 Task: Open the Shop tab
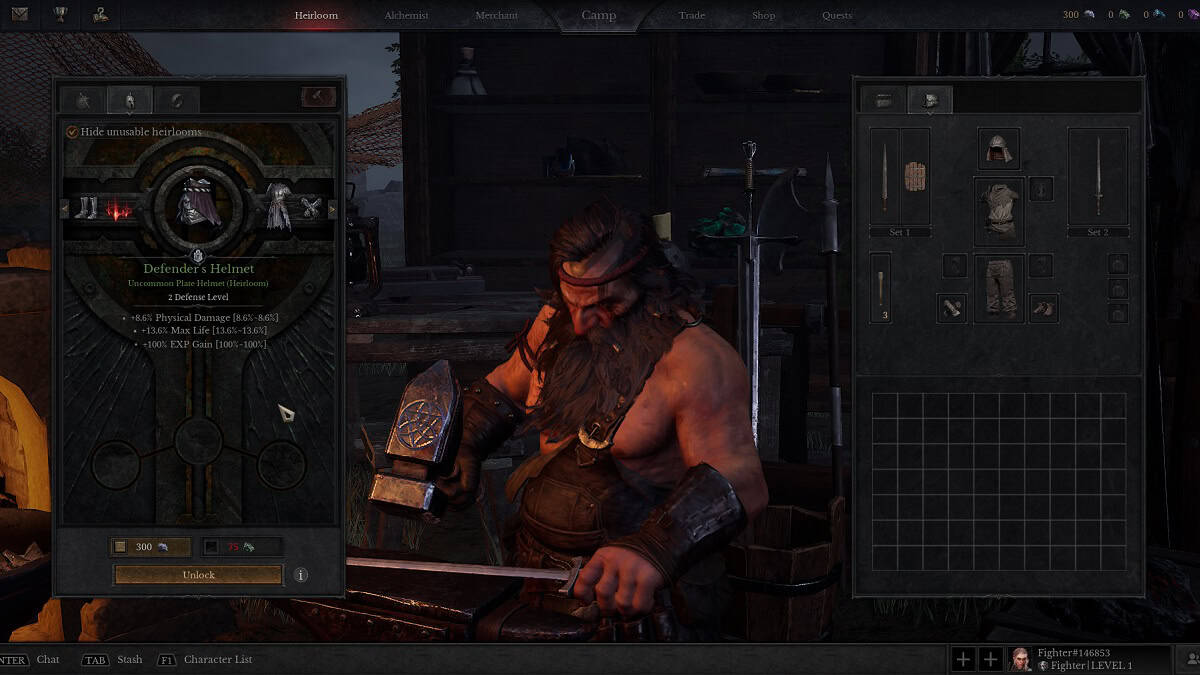[x=763, y=16]
